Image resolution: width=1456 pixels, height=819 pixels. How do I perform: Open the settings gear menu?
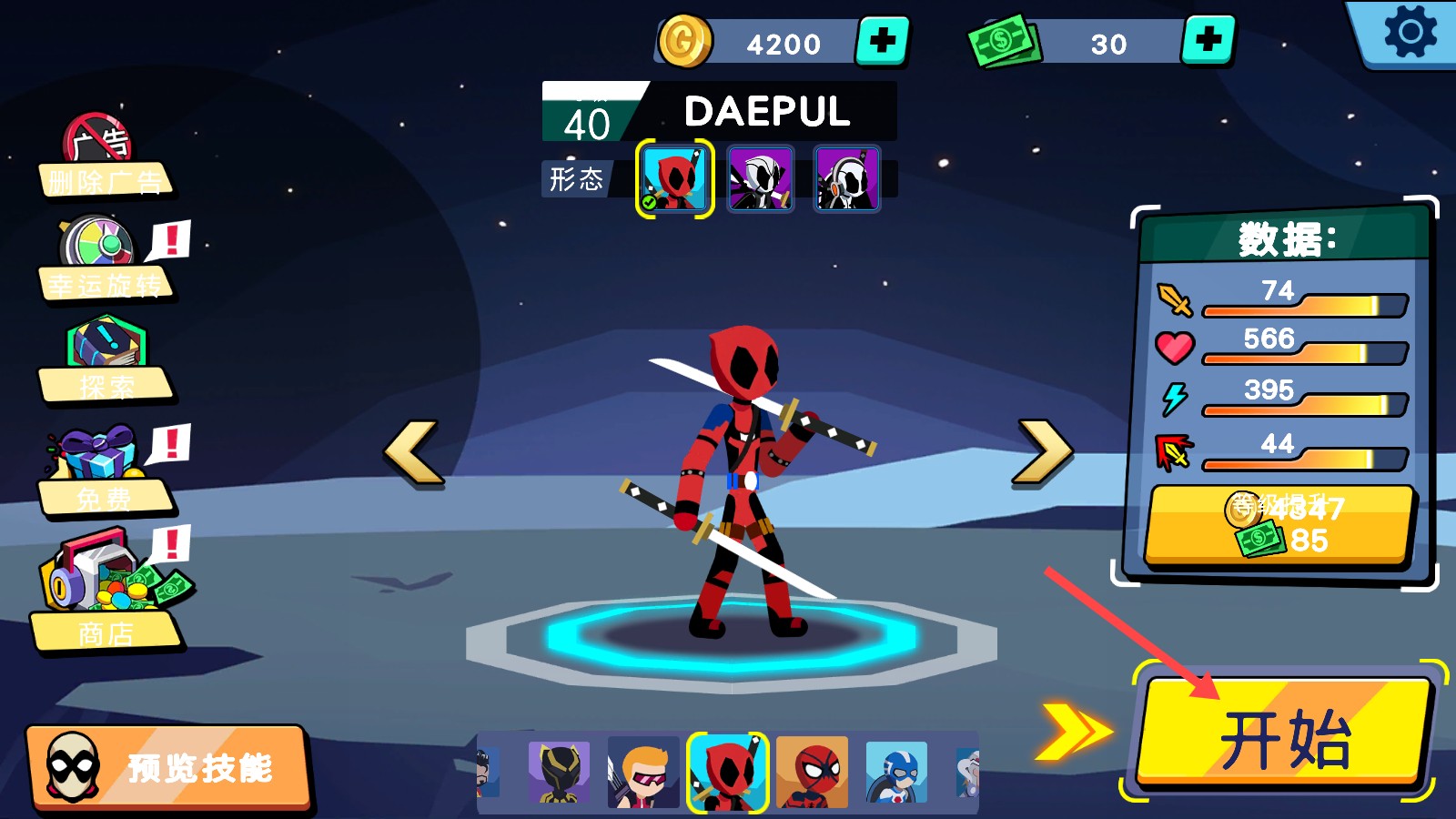(1409, 33)
